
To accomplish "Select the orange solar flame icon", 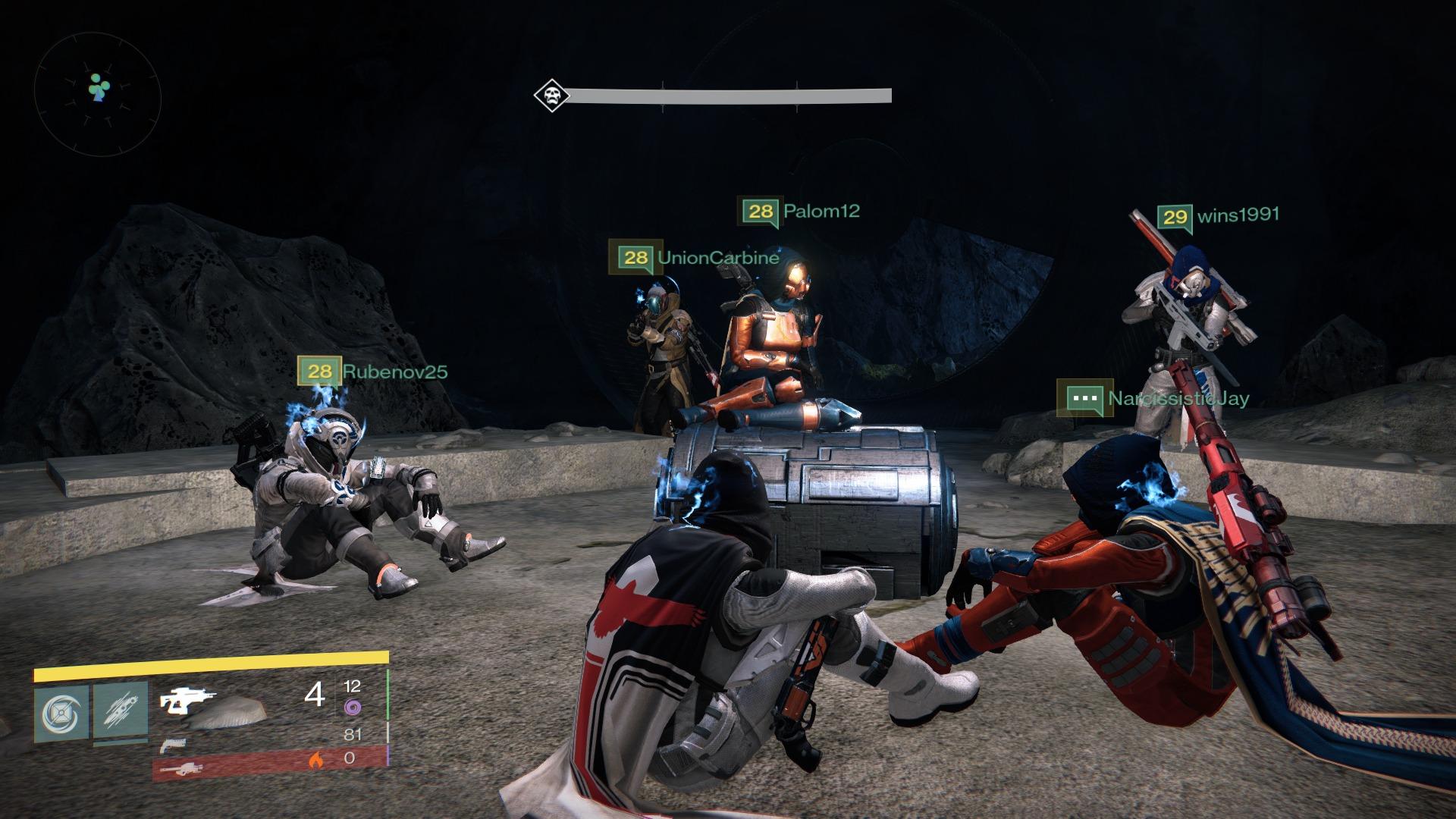I will (316, 759).
